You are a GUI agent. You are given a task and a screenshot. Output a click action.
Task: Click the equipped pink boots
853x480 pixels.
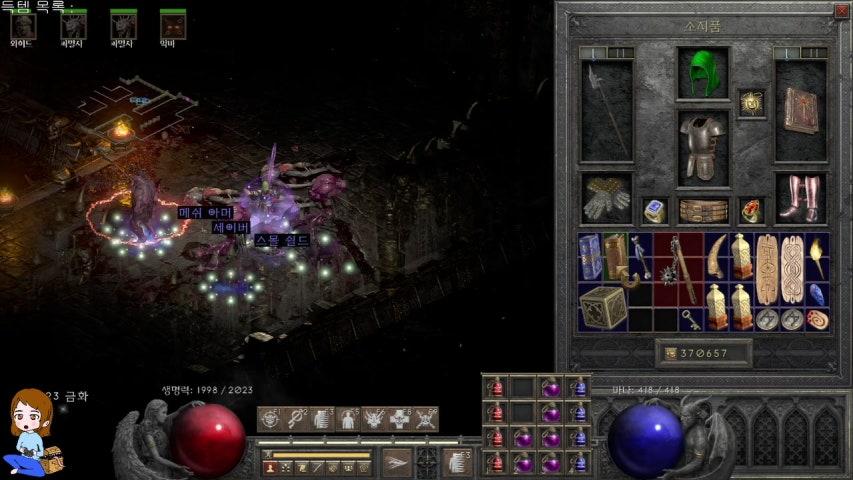tap(801, 198)
